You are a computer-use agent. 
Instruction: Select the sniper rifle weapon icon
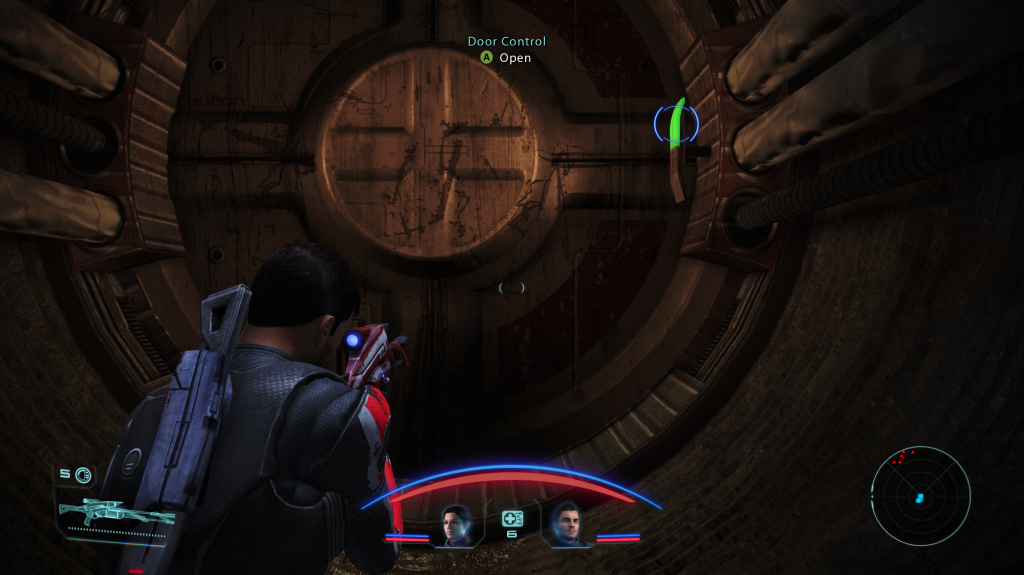click(x=115, y=514)
